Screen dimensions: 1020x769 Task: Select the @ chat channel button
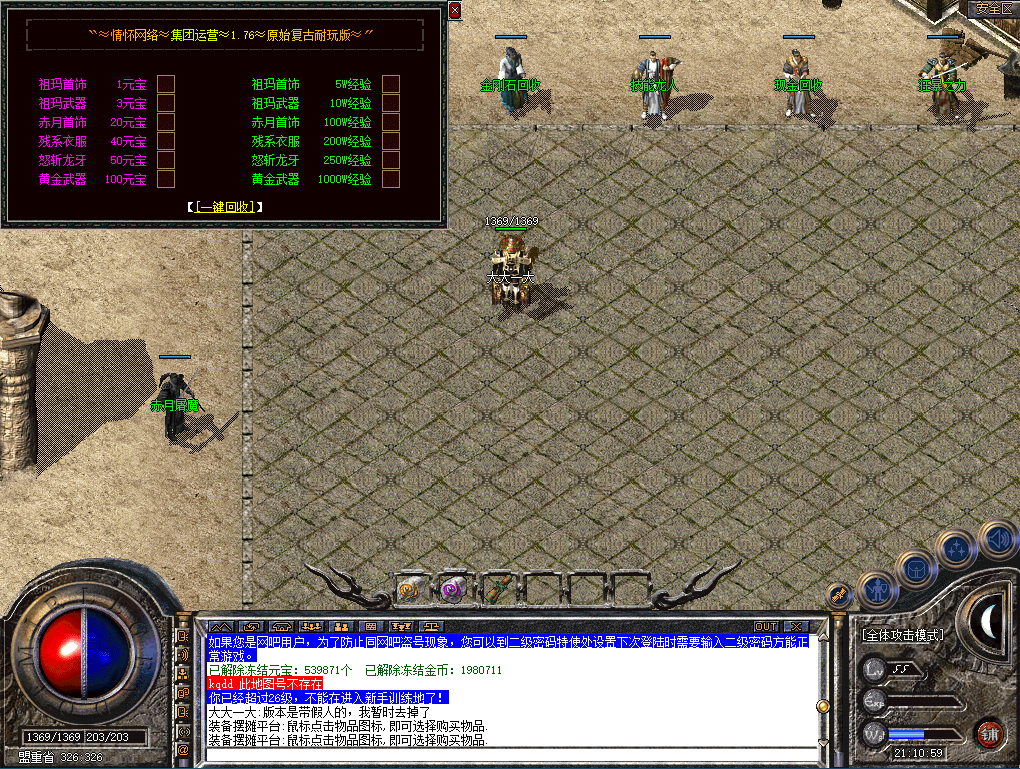[183, 749]
